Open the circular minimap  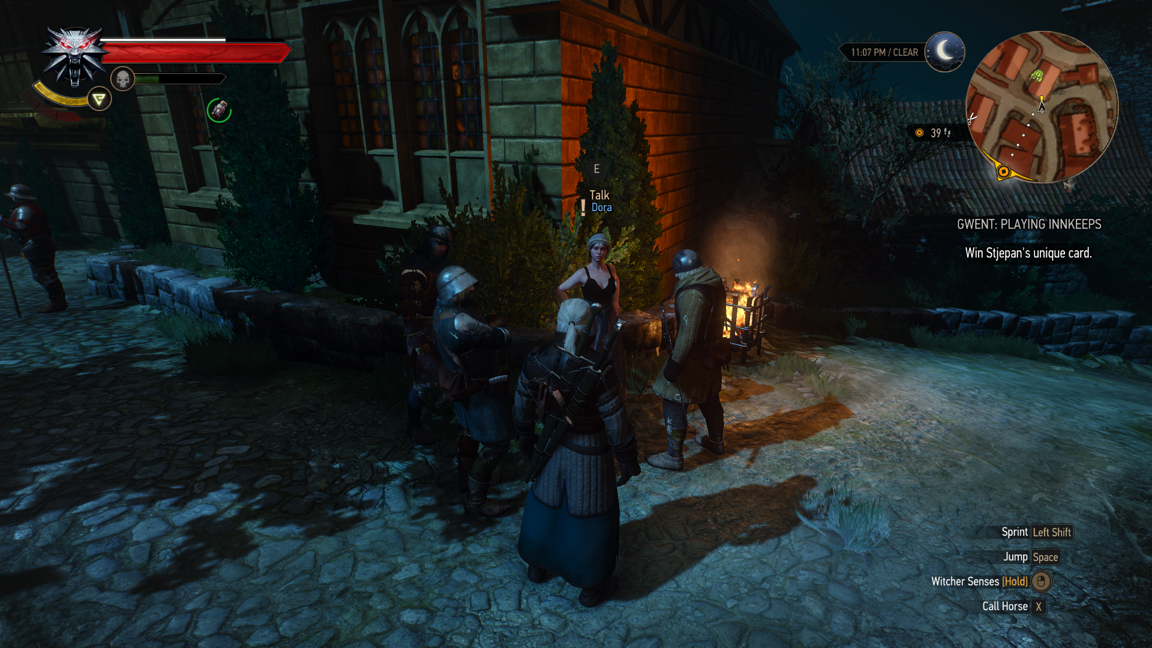point(1041,105)
